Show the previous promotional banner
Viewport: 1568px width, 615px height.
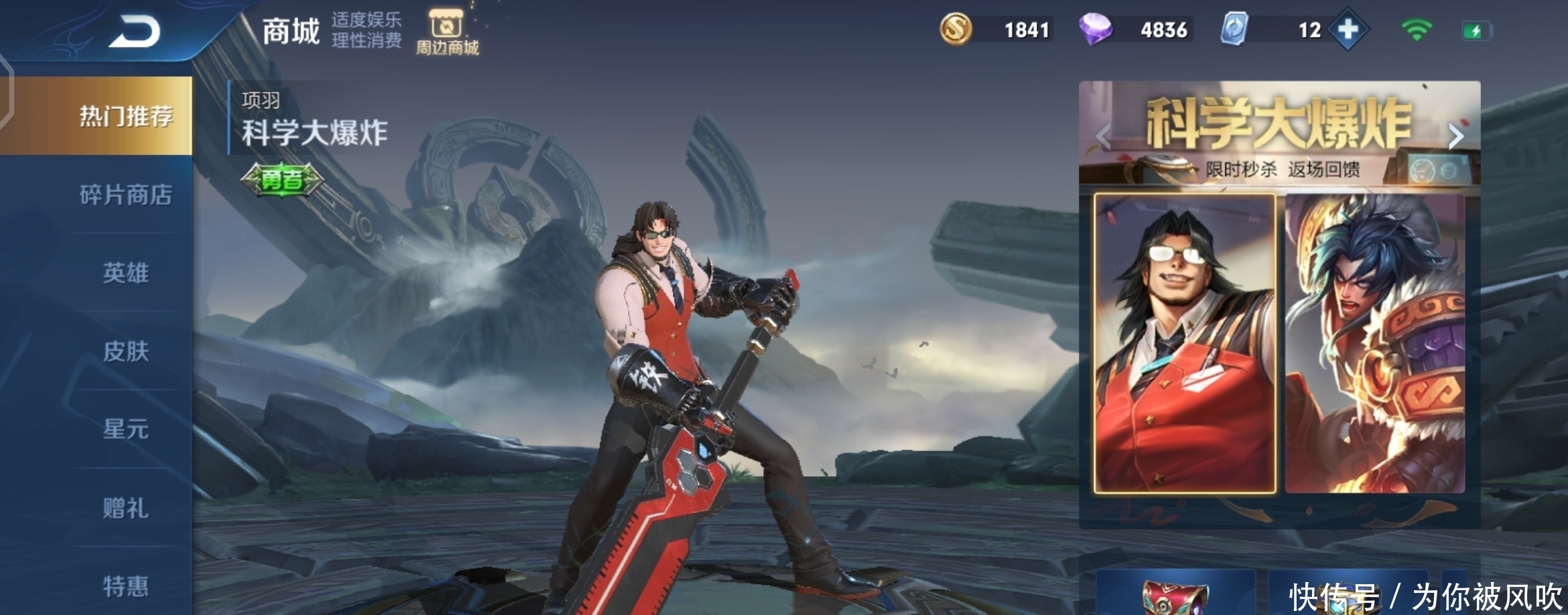coord(1103,136)
